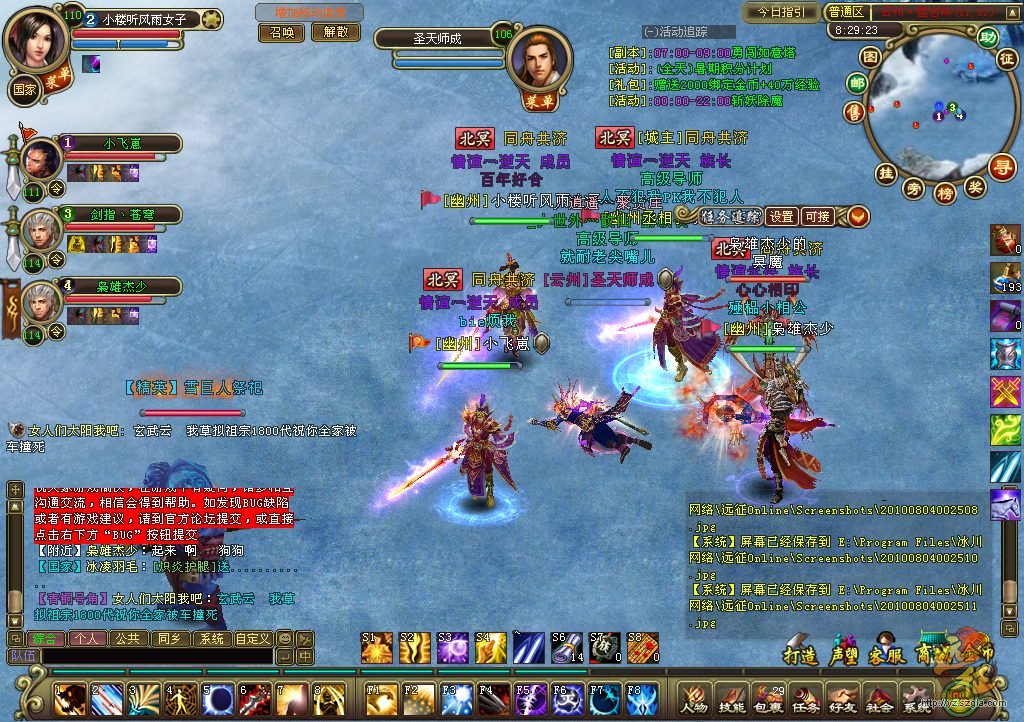Open the 任务 quest log
Screen dimensions: 1024x722
coord(806,698)
